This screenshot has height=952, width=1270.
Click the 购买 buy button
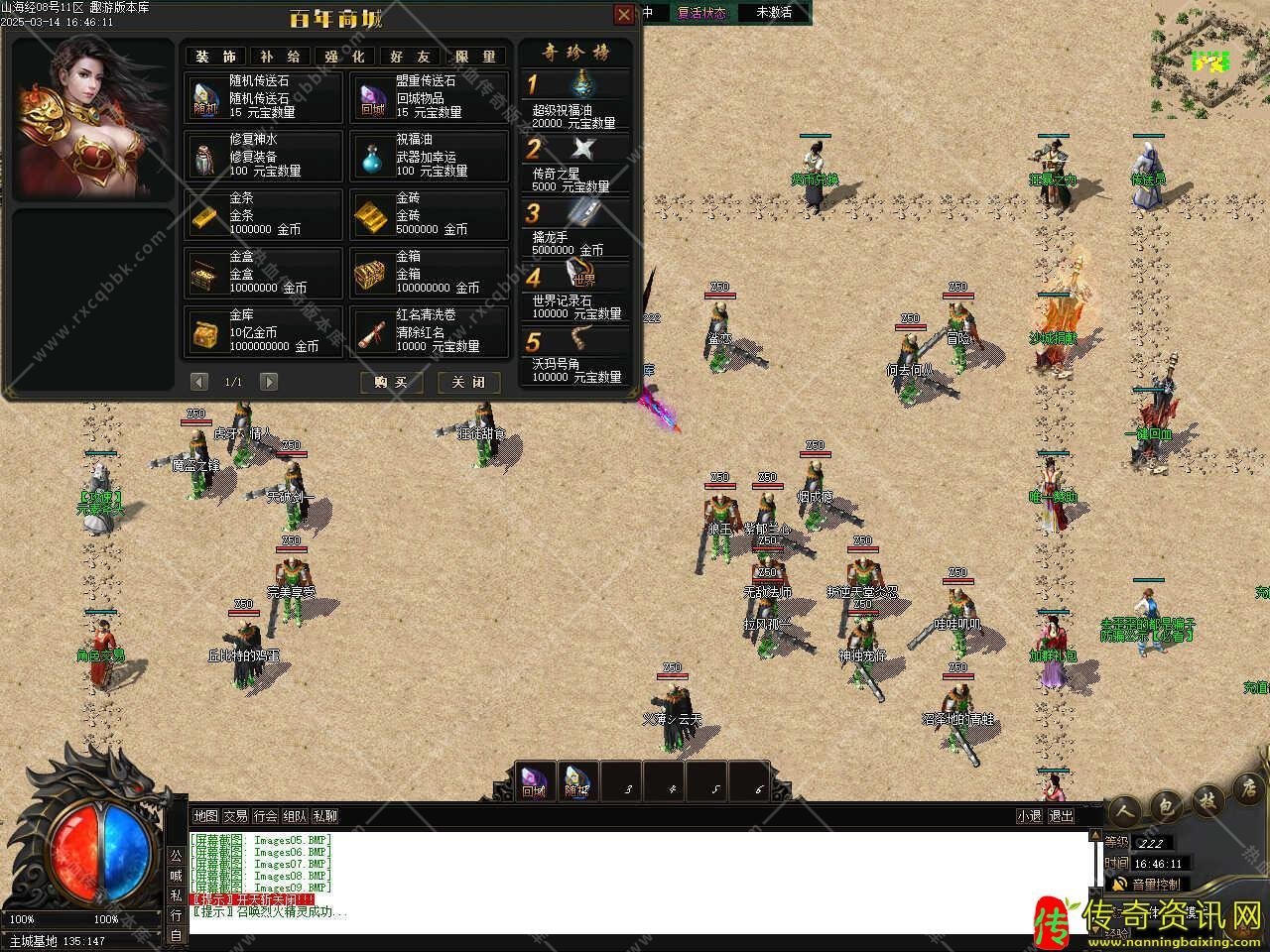391,382
